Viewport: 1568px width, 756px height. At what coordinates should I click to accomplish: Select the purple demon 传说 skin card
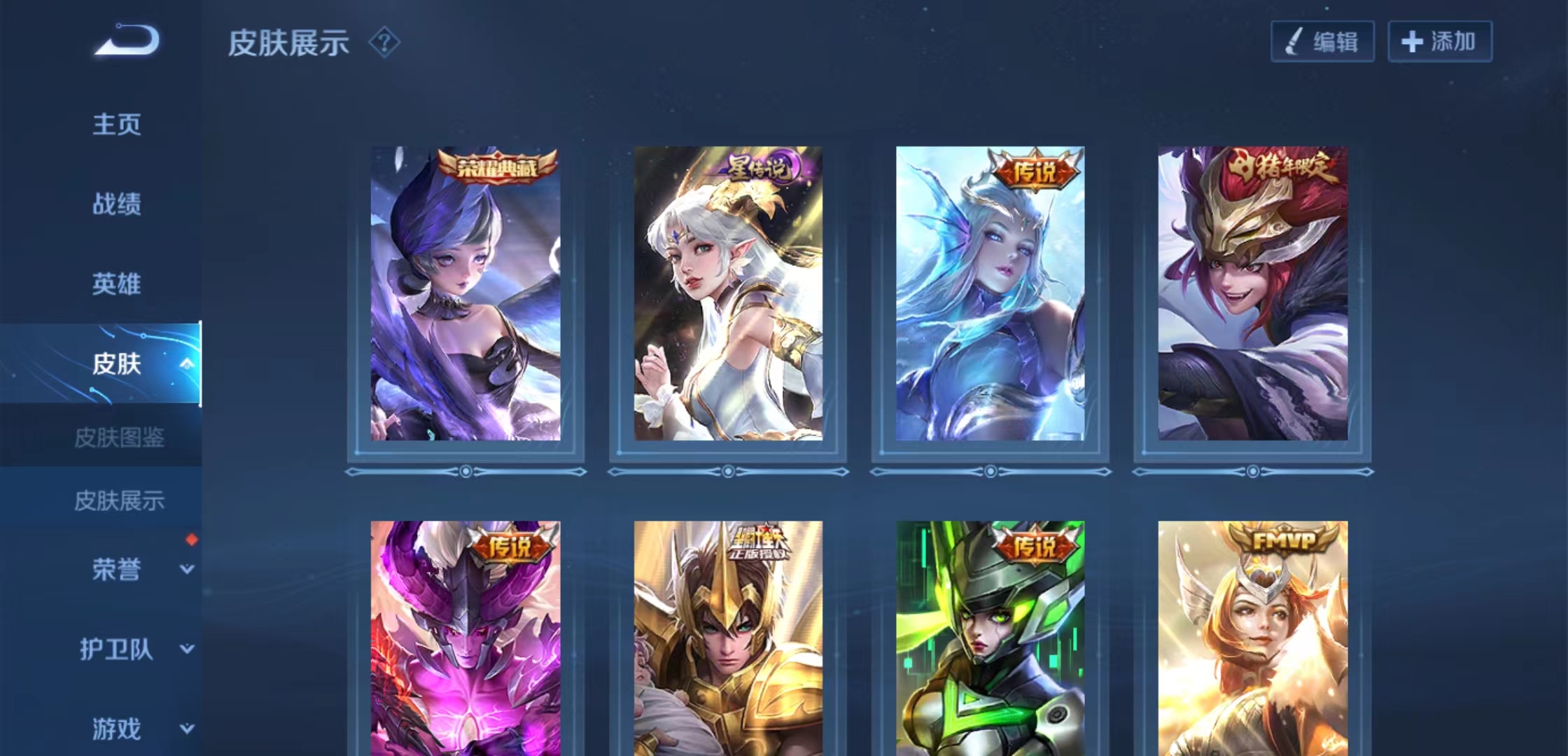(465, 637)
